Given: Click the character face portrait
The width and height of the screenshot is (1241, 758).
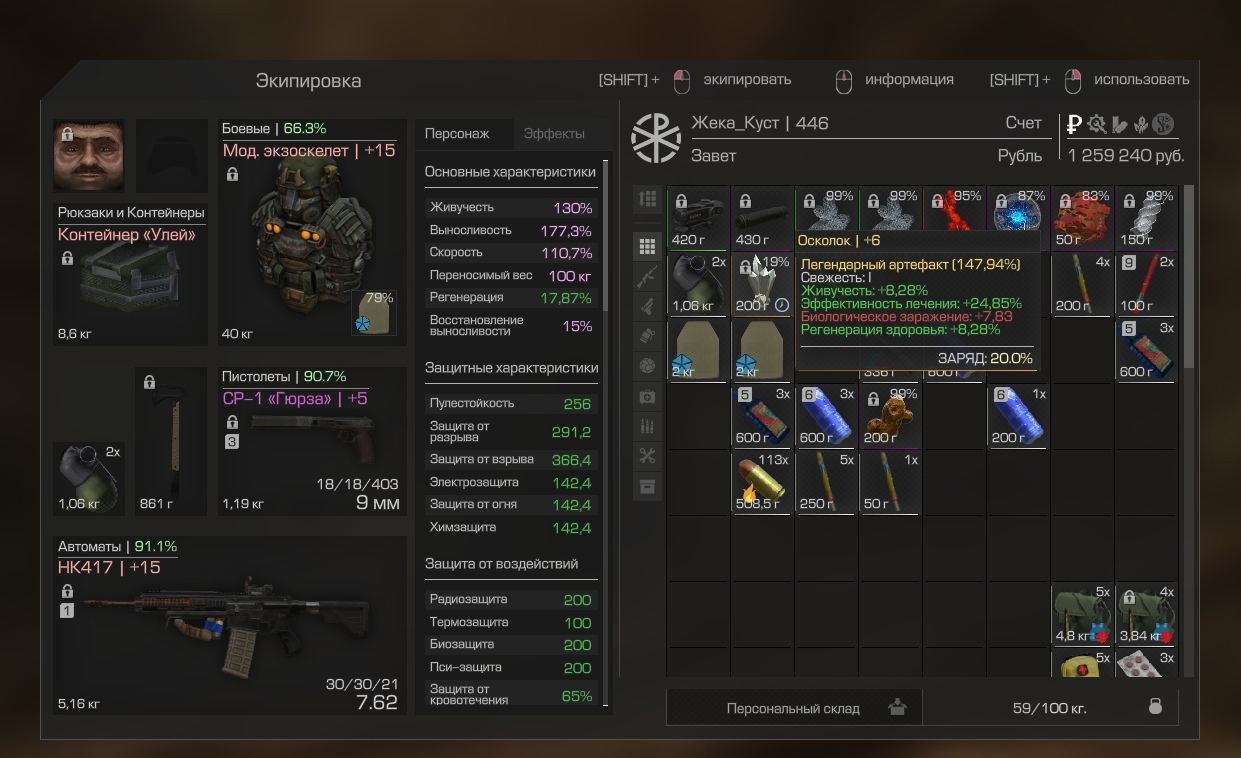Looking at the screenshot, I should 89,156.
